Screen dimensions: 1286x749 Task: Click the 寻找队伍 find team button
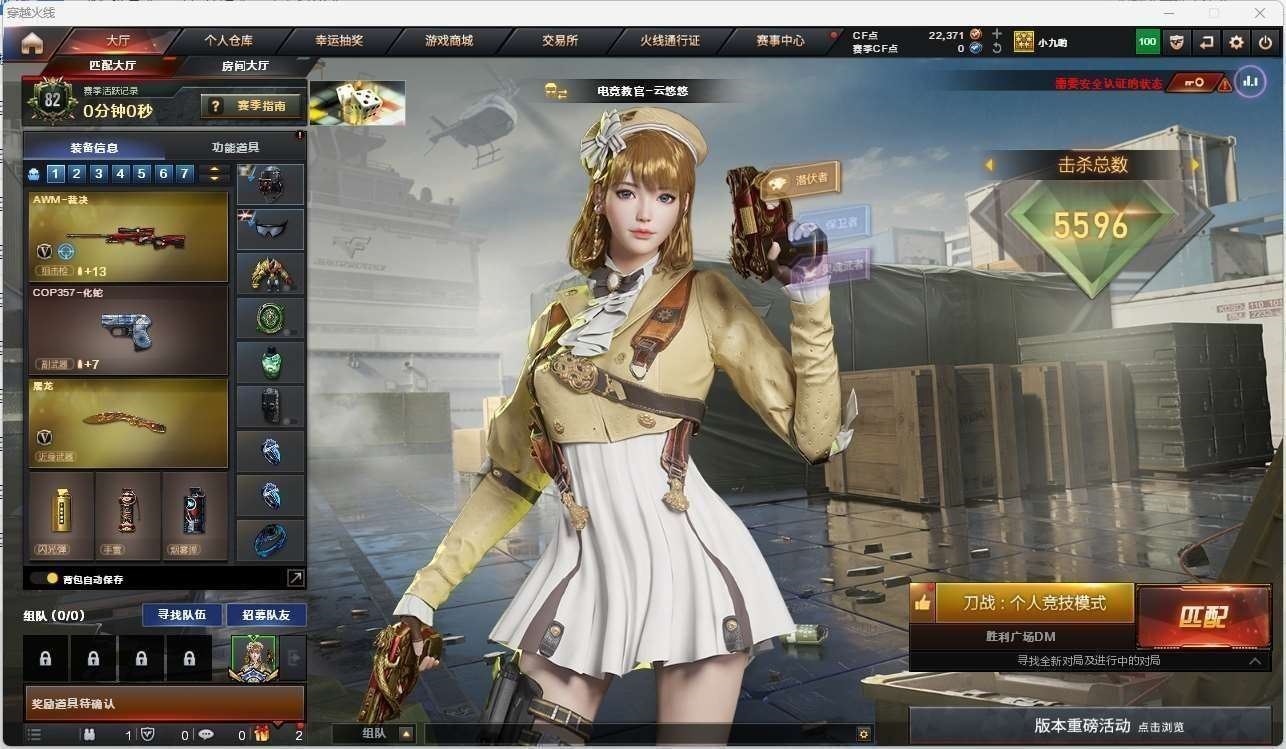[182, 614]
